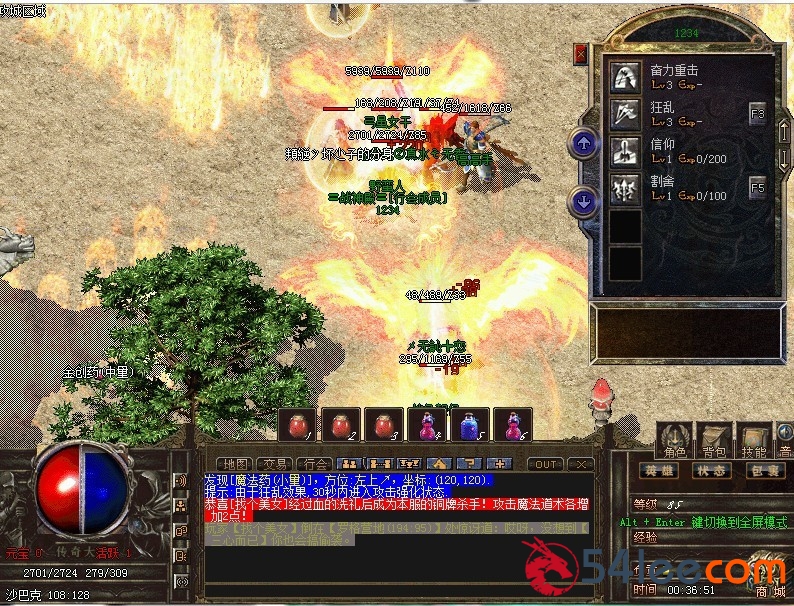The height and width of the screenshot is (606, 794).
Task: Open the 角色 character panel
Action: pos(675,440)
